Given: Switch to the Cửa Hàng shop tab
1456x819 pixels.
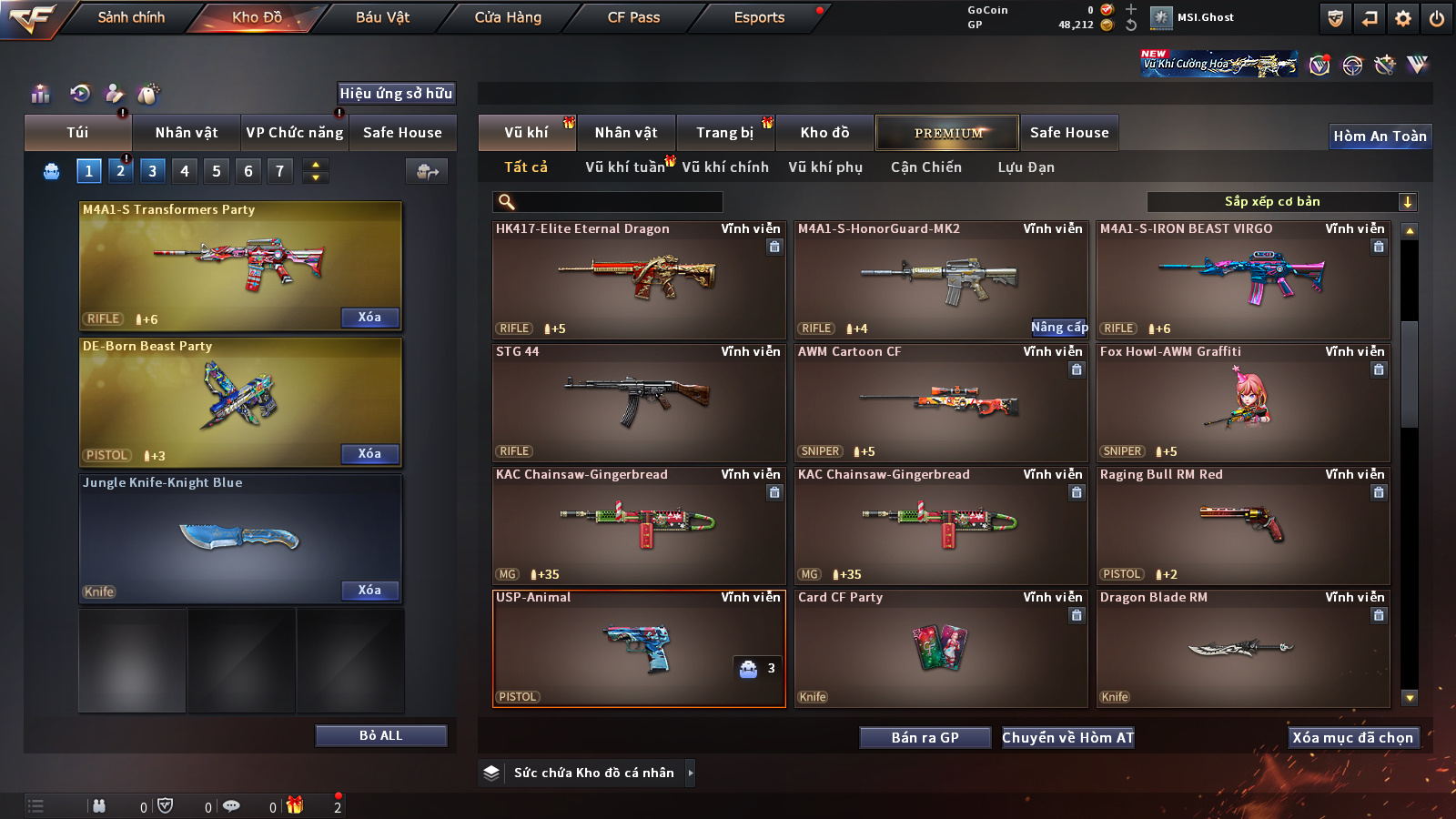Looking at the screenshot, I should point(508,17).
